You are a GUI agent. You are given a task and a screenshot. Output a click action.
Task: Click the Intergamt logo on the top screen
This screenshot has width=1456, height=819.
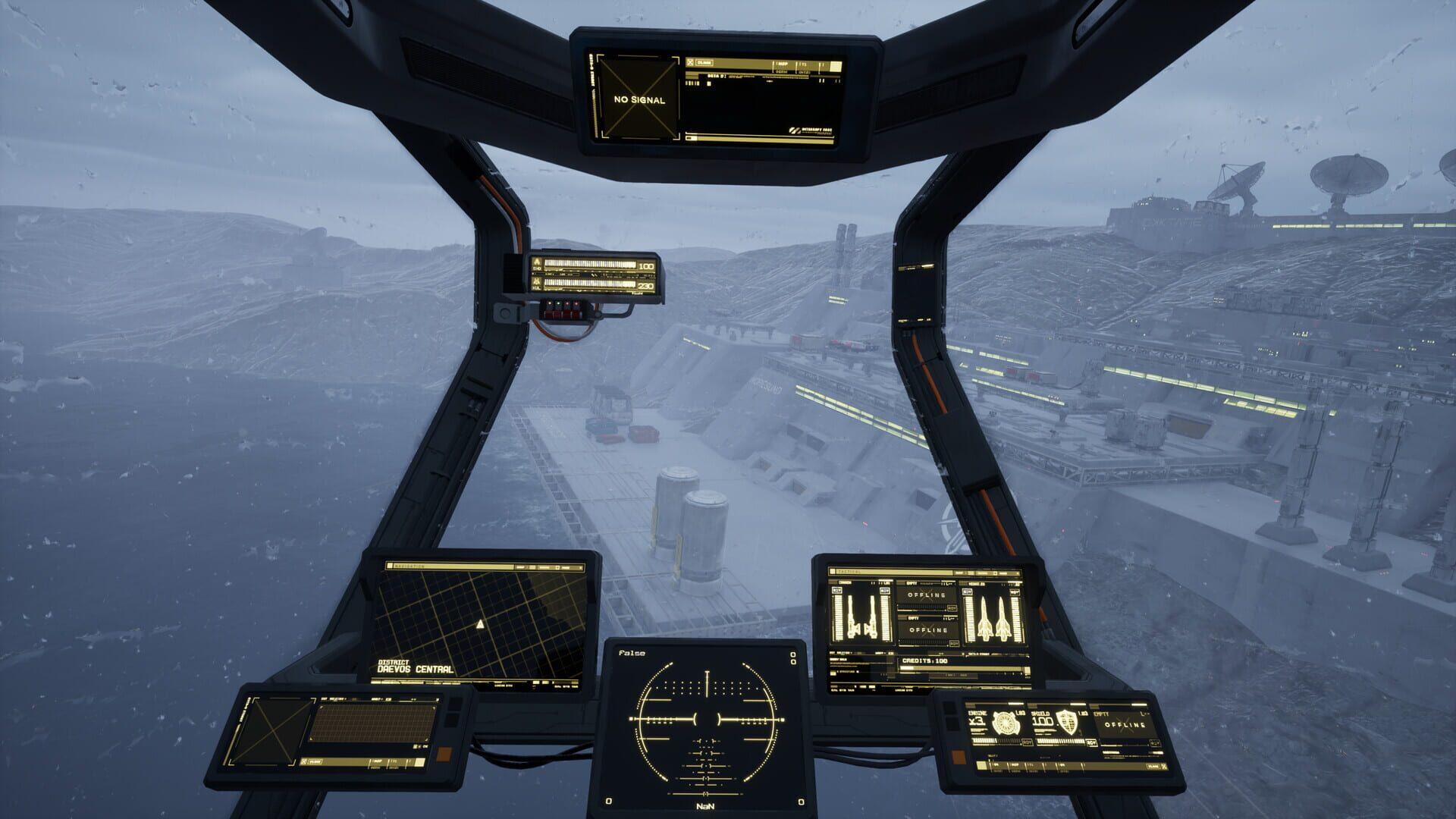click(x=811, y=130)
